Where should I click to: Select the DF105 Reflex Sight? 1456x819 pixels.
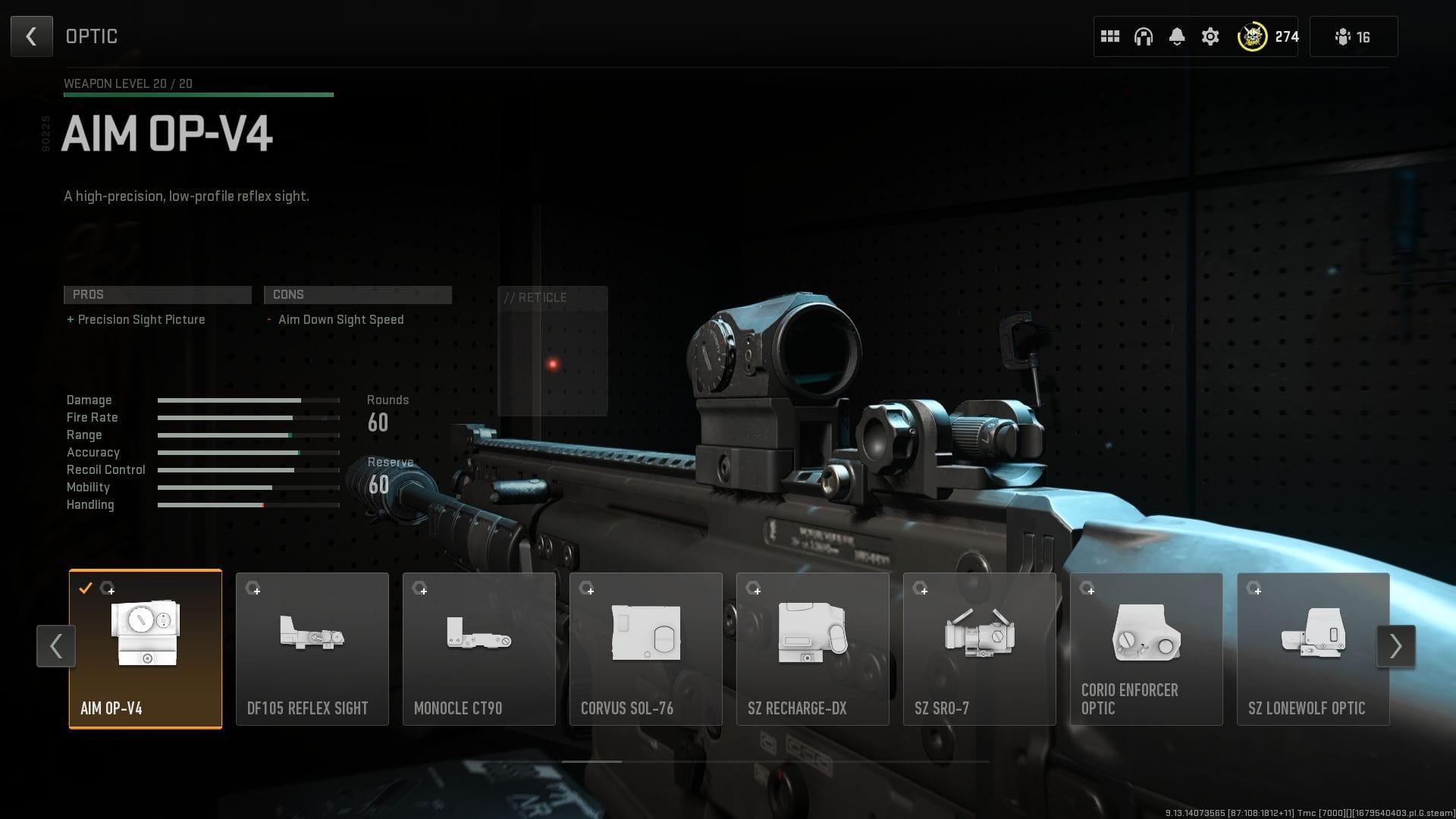(312, 648)
